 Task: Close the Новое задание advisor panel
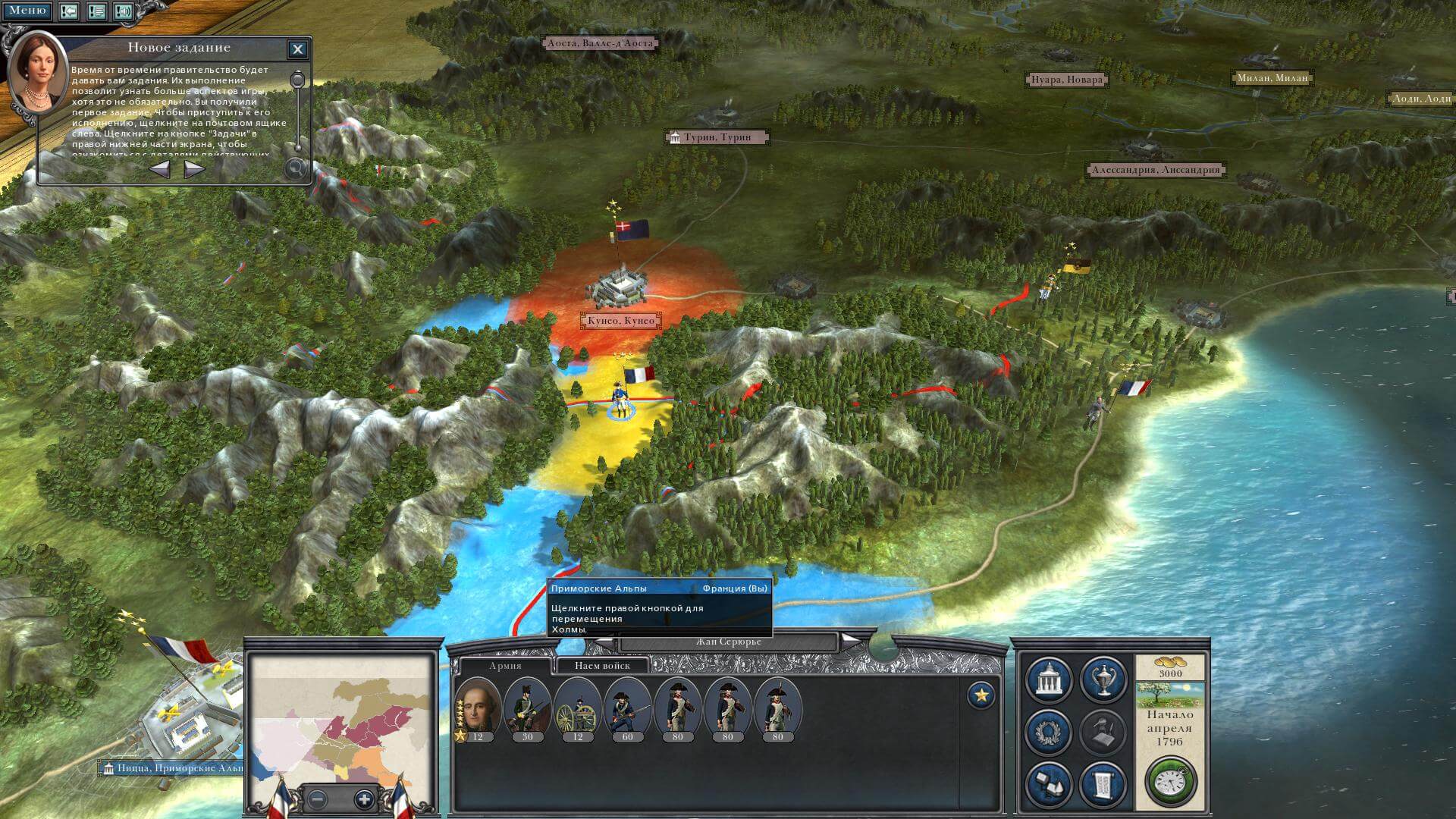pos(298,50)
